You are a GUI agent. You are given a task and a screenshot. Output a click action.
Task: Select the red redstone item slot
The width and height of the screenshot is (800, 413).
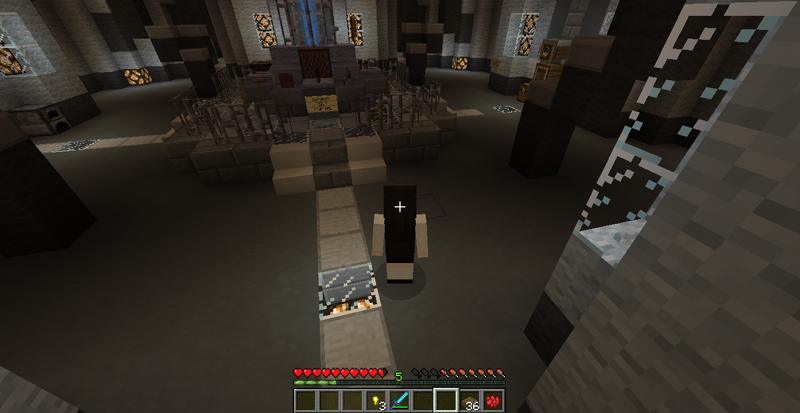pyautogui.click(x=492, y=400)
